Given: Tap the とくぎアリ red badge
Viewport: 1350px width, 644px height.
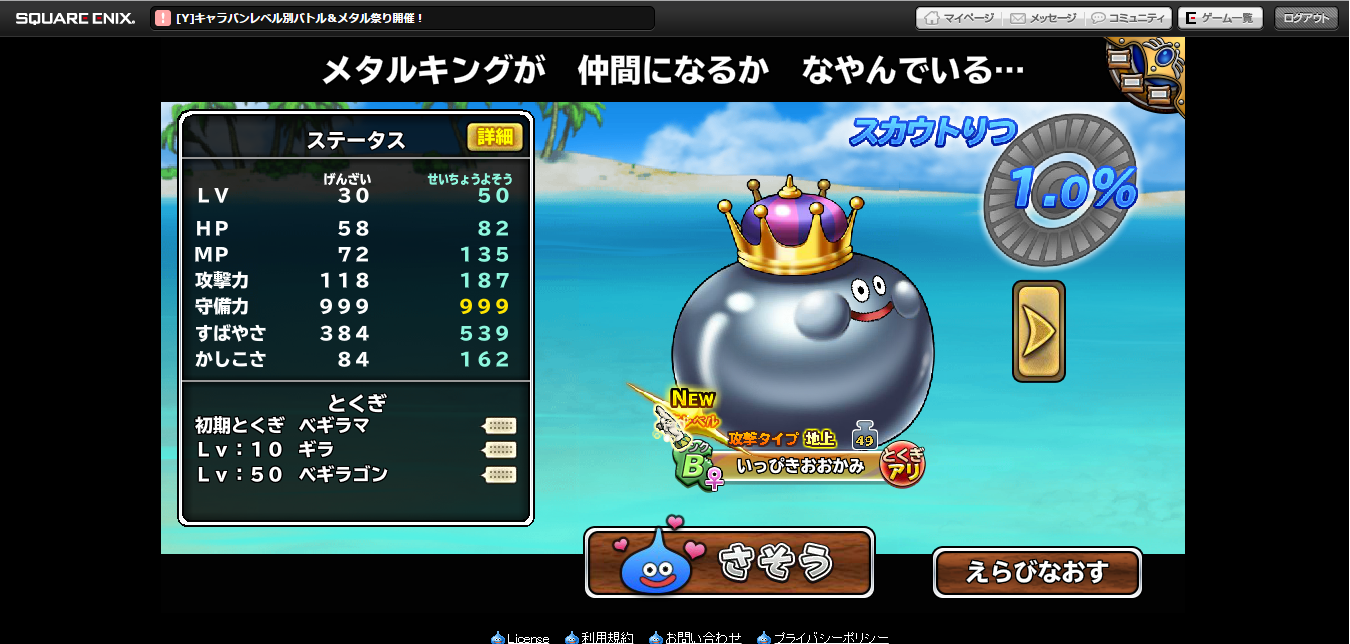Looking at the screenshot, I should [x=903, y=464].
